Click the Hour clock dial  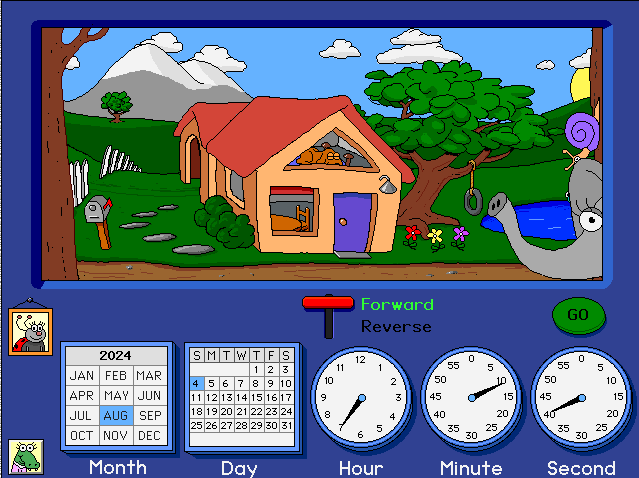pos(361,398)
